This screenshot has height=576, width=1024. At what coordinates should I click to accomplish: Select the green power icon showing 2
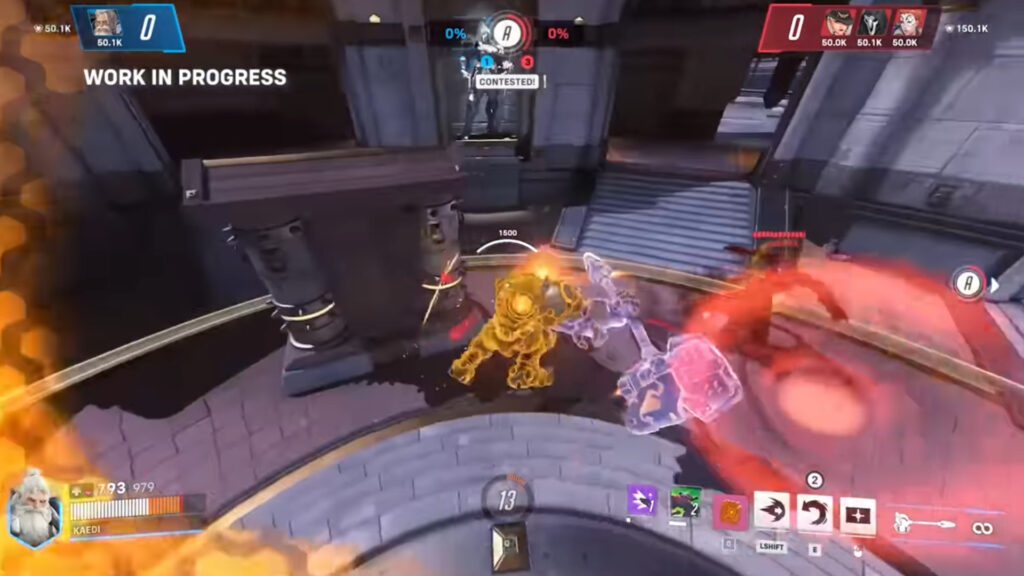tap(686, 500)
